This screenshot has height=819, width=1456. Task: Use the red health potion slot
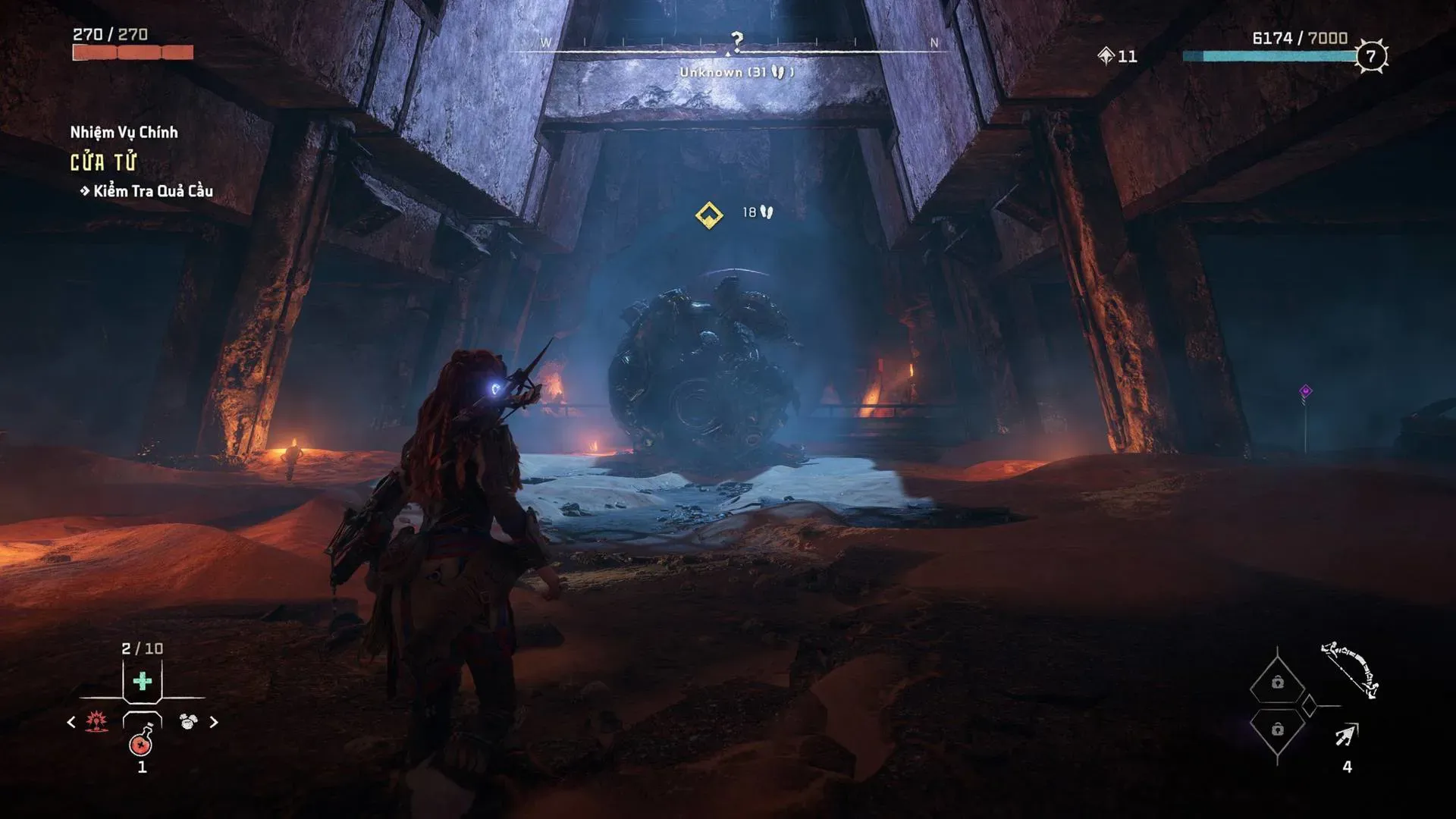pos(142,742)
